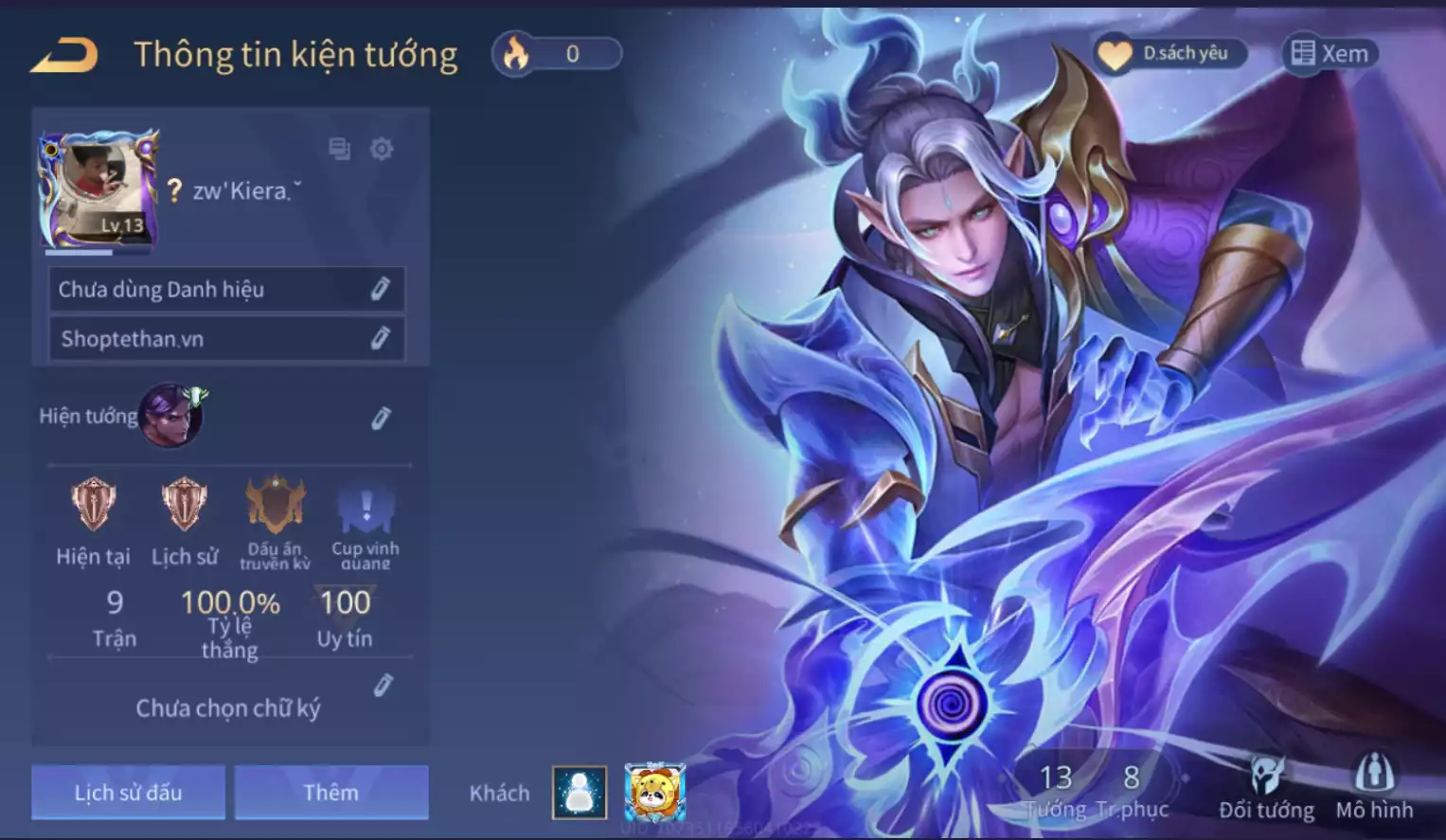Click the Xem view button

tap(1330, 54)
